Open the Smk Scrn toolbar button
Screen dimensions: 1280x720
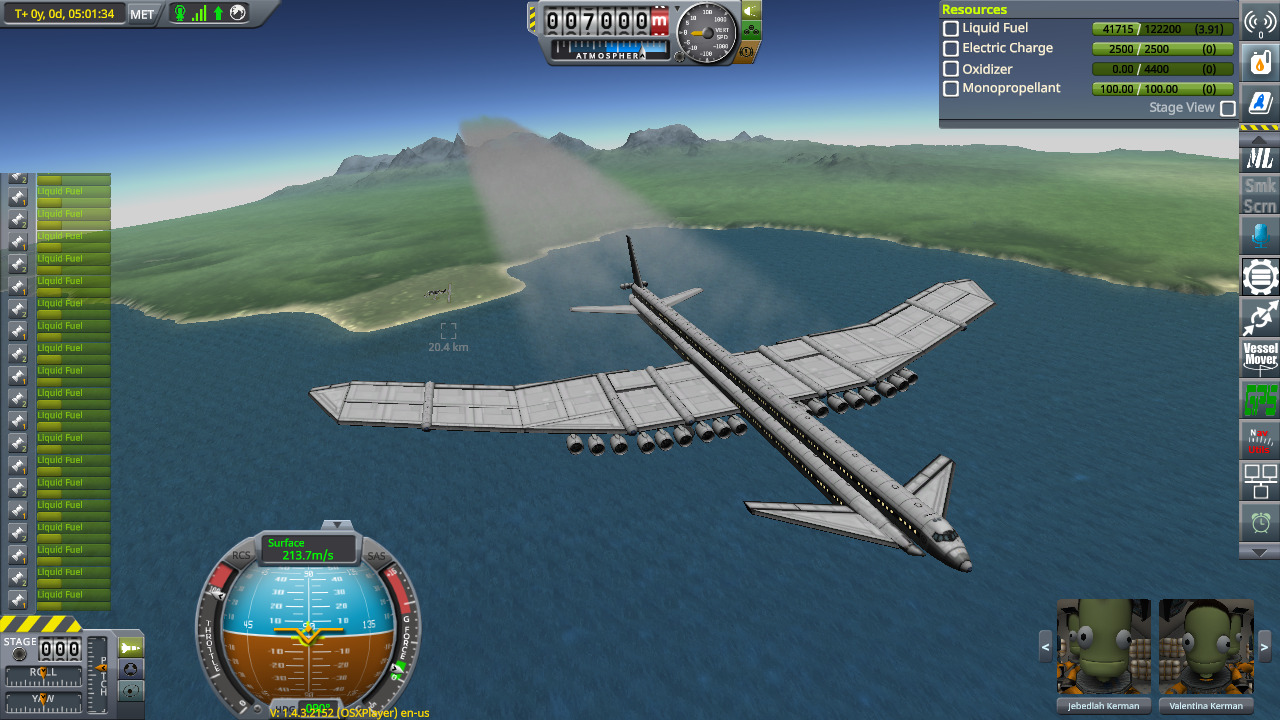pyautogui.click(x=1260, y=196)
